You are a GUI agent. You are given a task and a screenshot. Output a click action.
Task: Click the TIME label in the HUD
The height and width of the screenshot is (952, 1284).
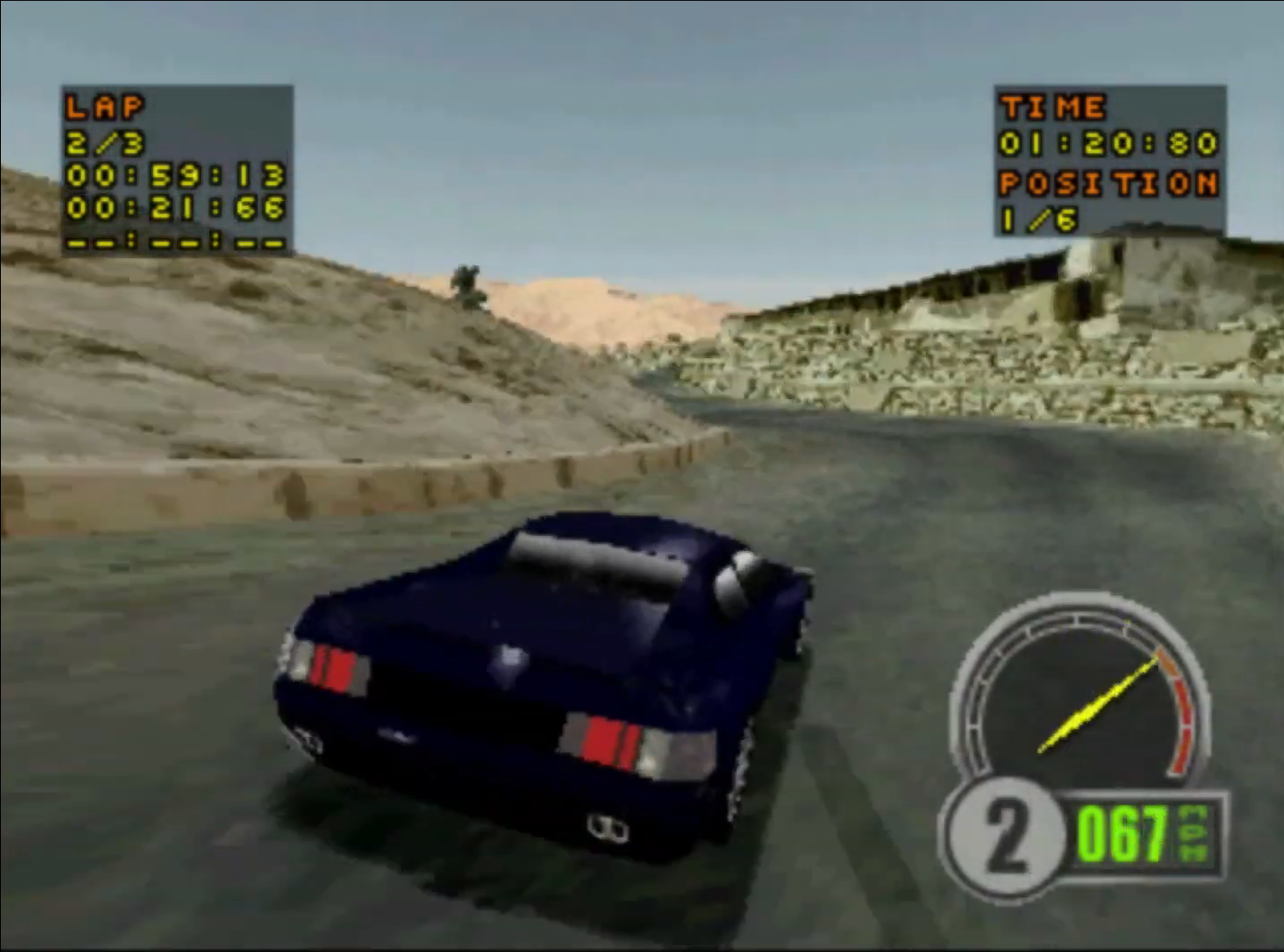1050,107
